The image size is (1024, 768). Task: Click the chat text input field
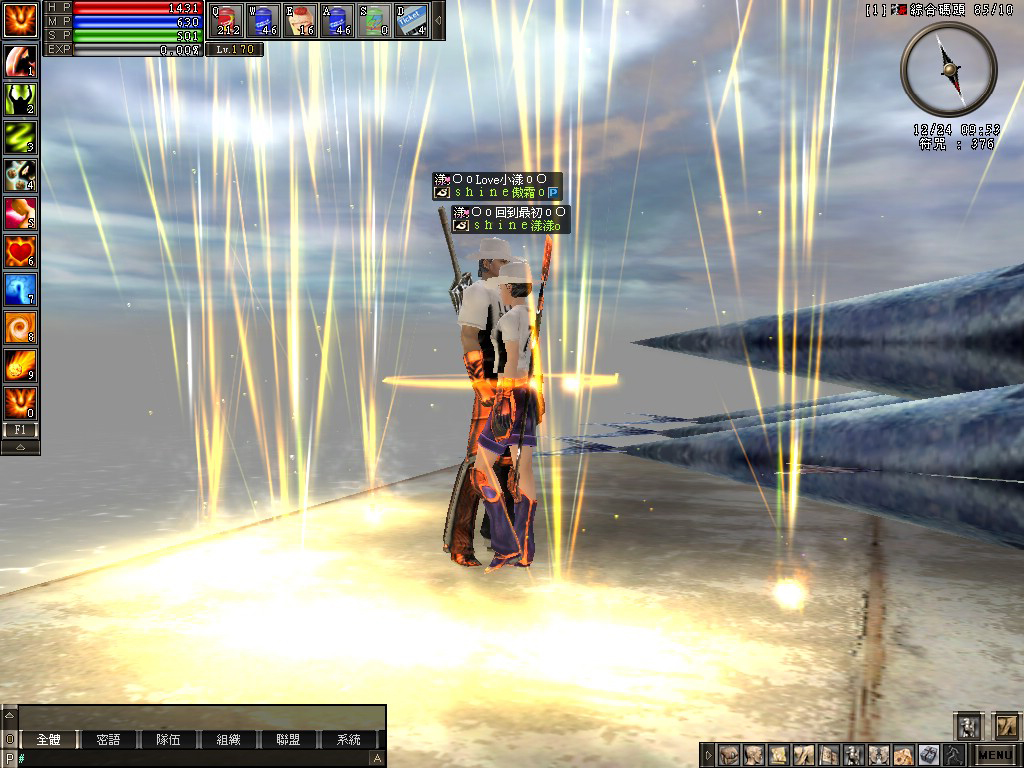tap(195, 759)
